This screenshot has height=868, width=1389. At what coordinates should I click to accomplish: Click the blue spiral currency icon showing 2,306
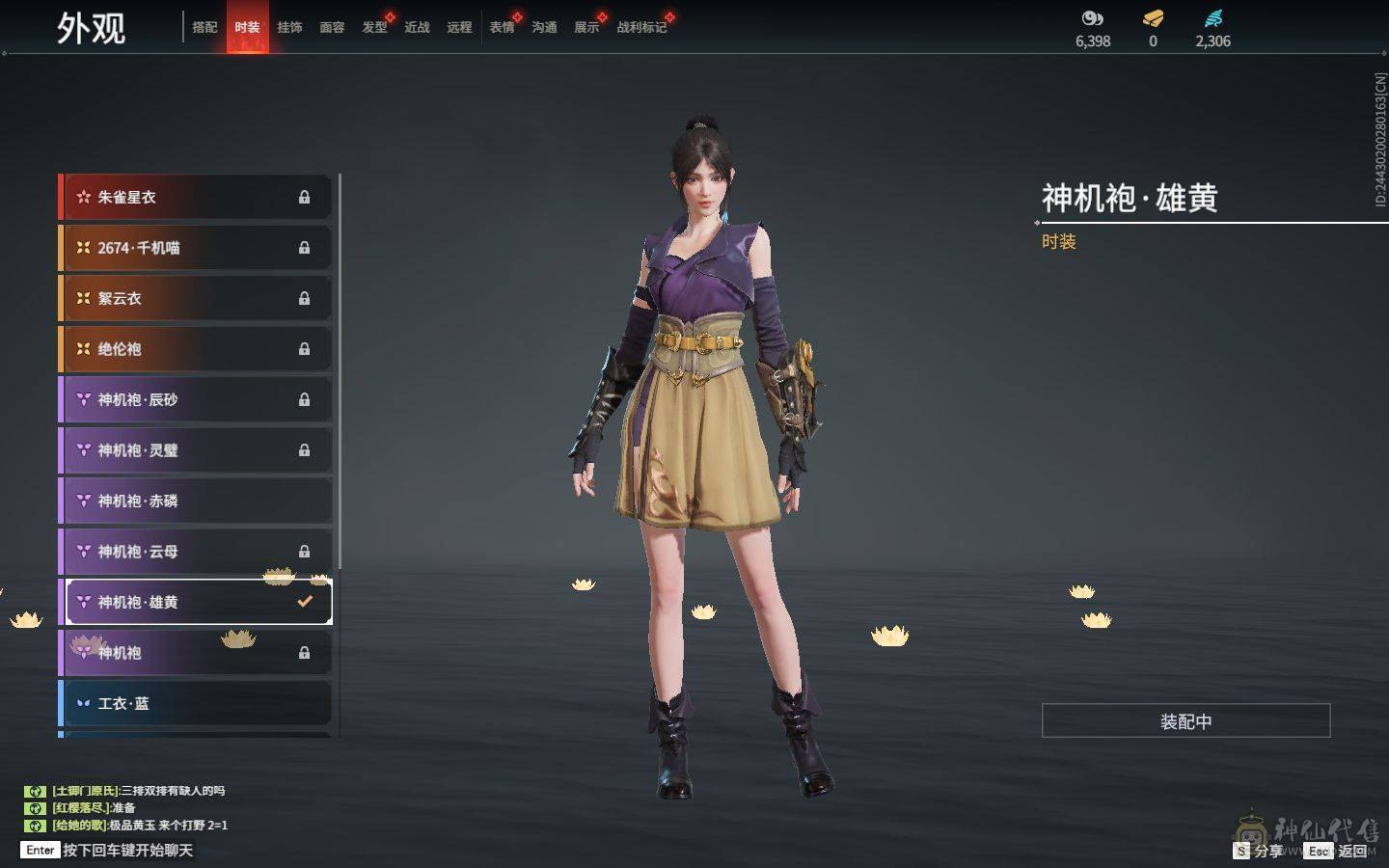[x=1213, y=17]
